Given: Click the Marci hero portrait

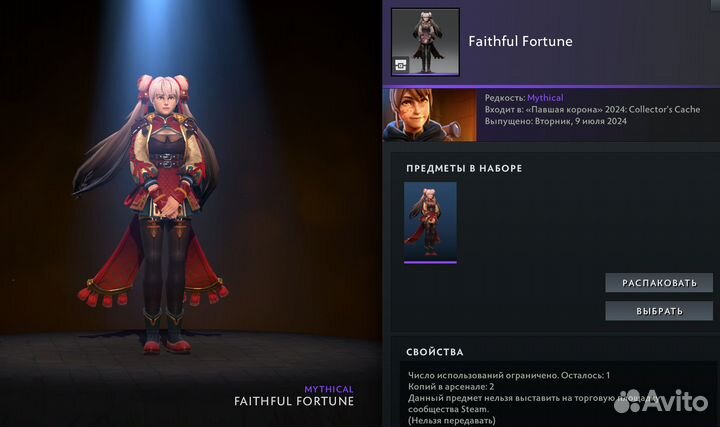Looking at the screenshot, I should click(430, 115).
